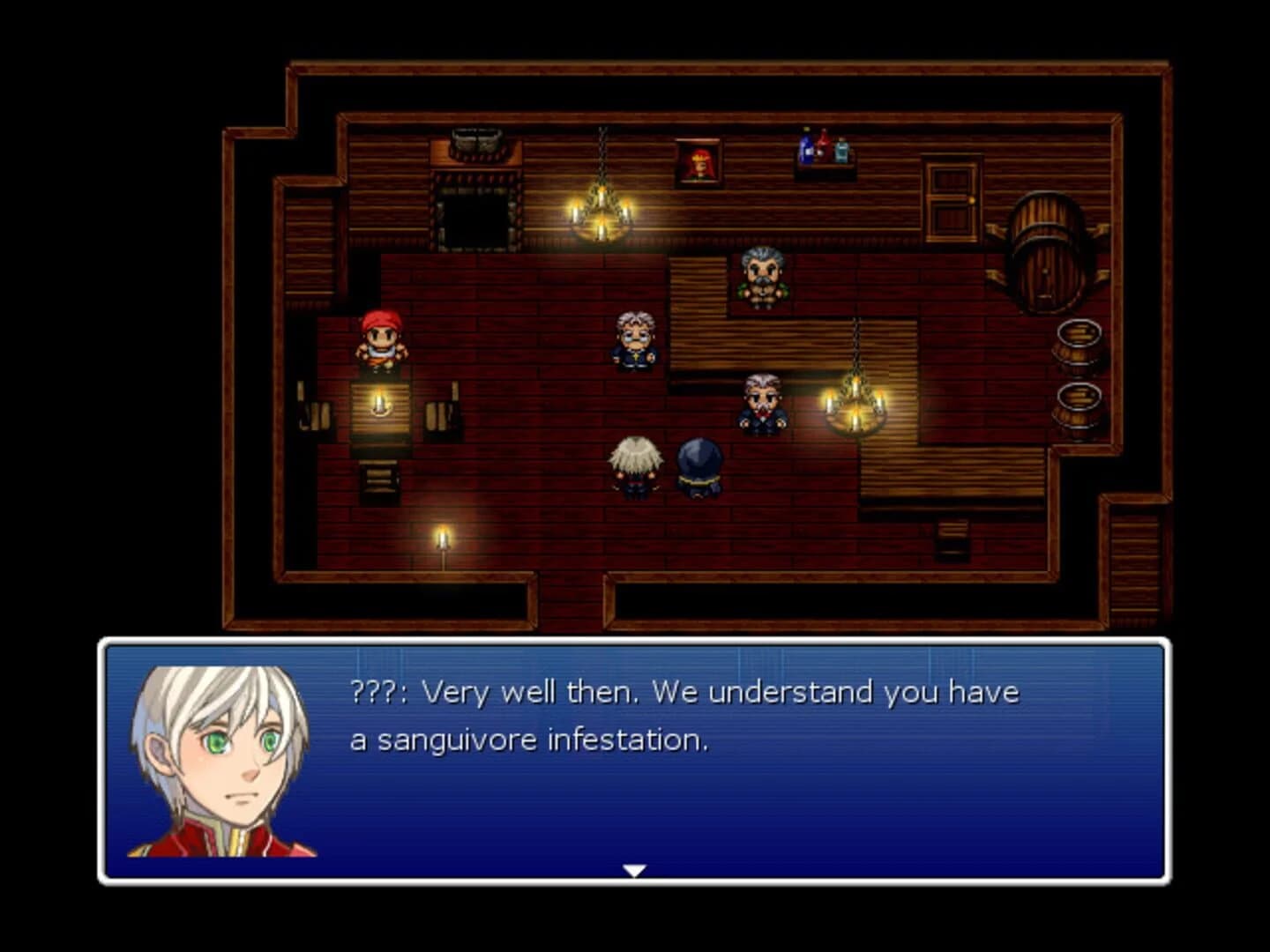This screenshot has width=1270, height=952.
Task: Toggle the lit lantern on the table
Action: (x=379, y=404)
